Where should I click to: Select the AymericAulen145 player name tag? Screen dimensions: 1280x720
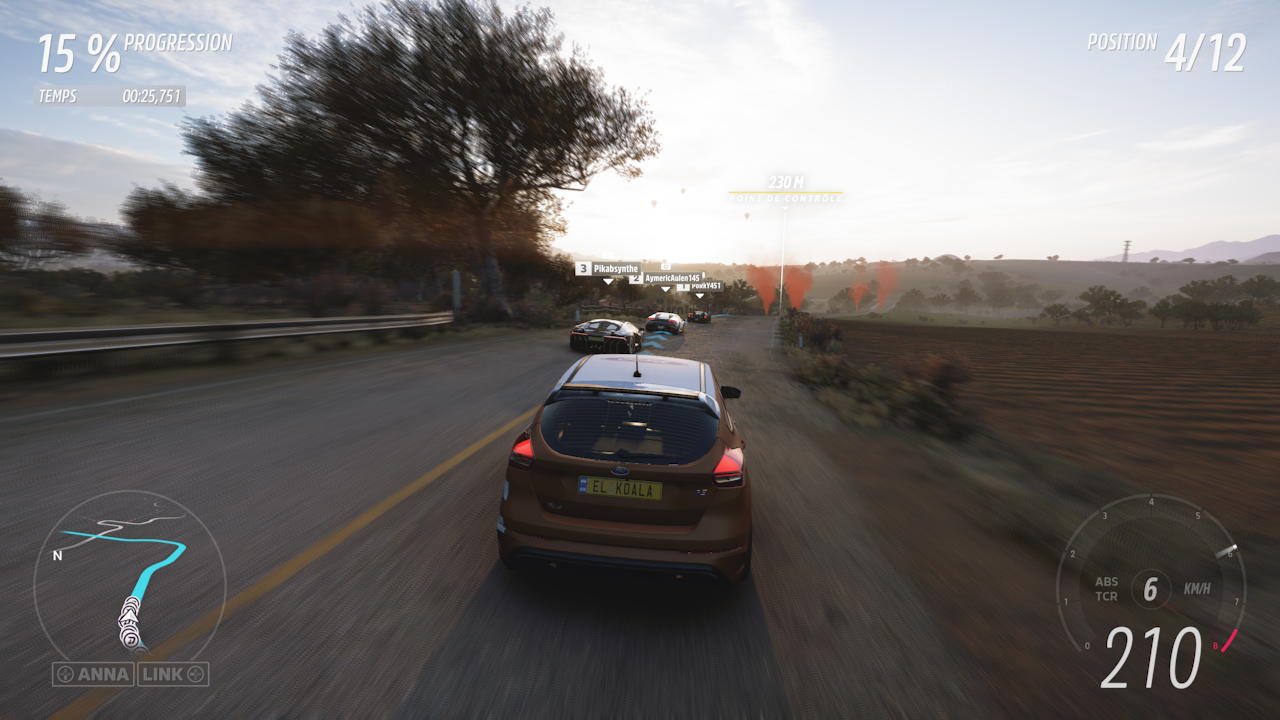(666, 278)
